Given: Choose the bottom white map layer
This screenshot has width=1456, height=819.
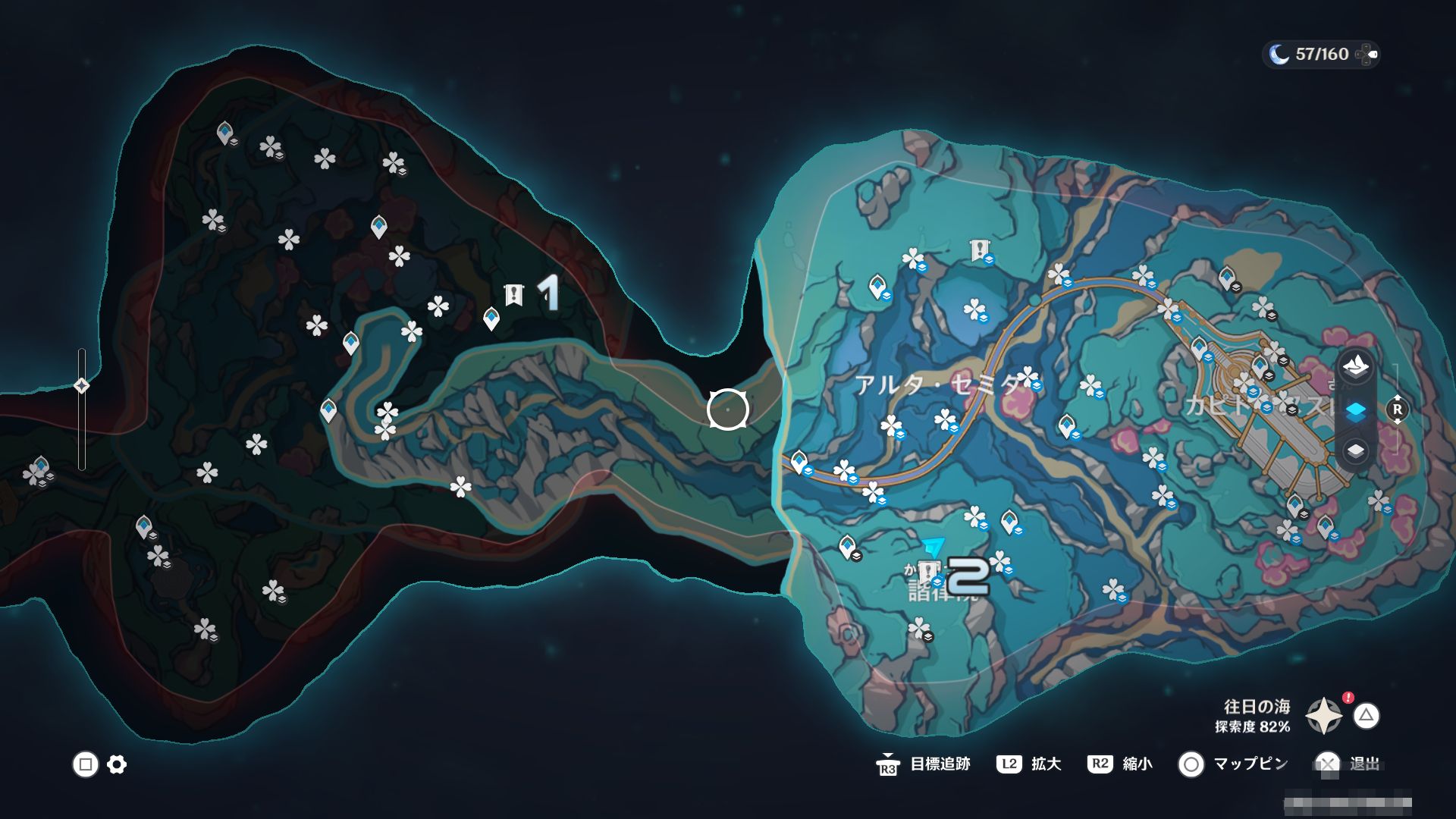Looking at the screenshot, I should tap(1355, 451).
